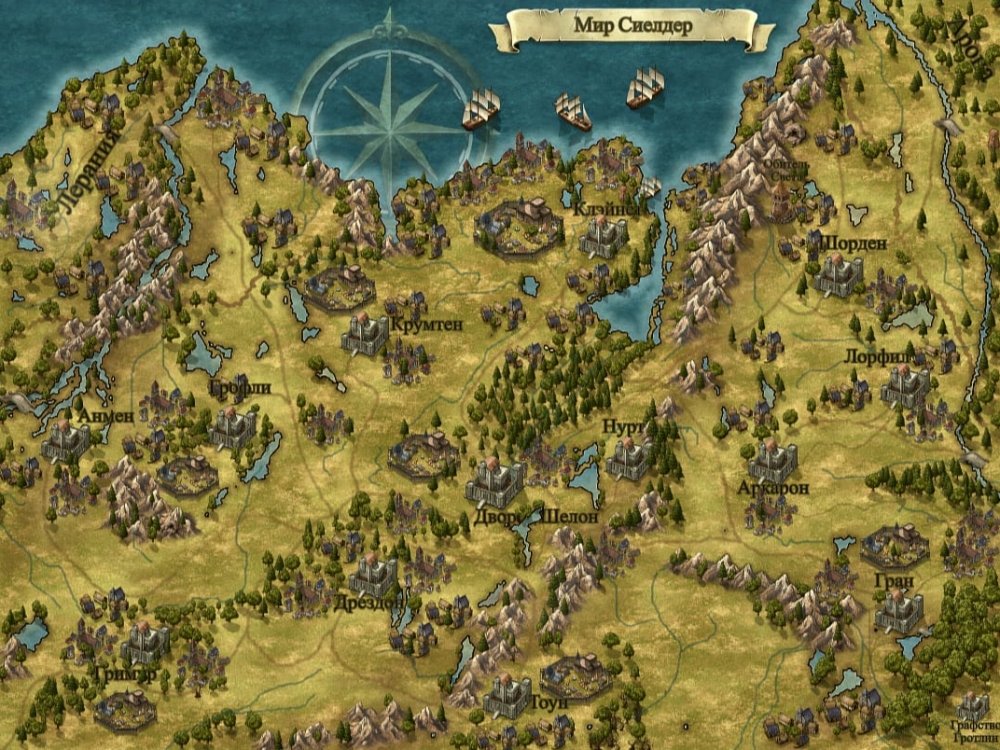Select the Аркарон castle marker

click(x=772, y=461)
